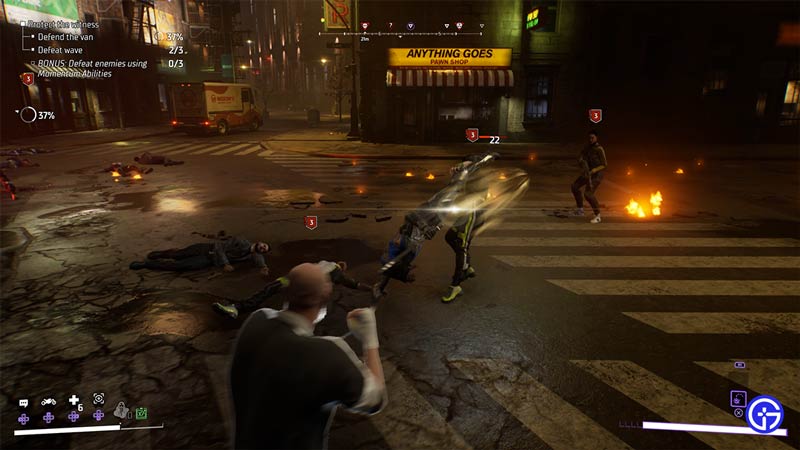800x450 pixels.
Task: Summon the motorcycle via its HUD icon
Action: (47, 401)
